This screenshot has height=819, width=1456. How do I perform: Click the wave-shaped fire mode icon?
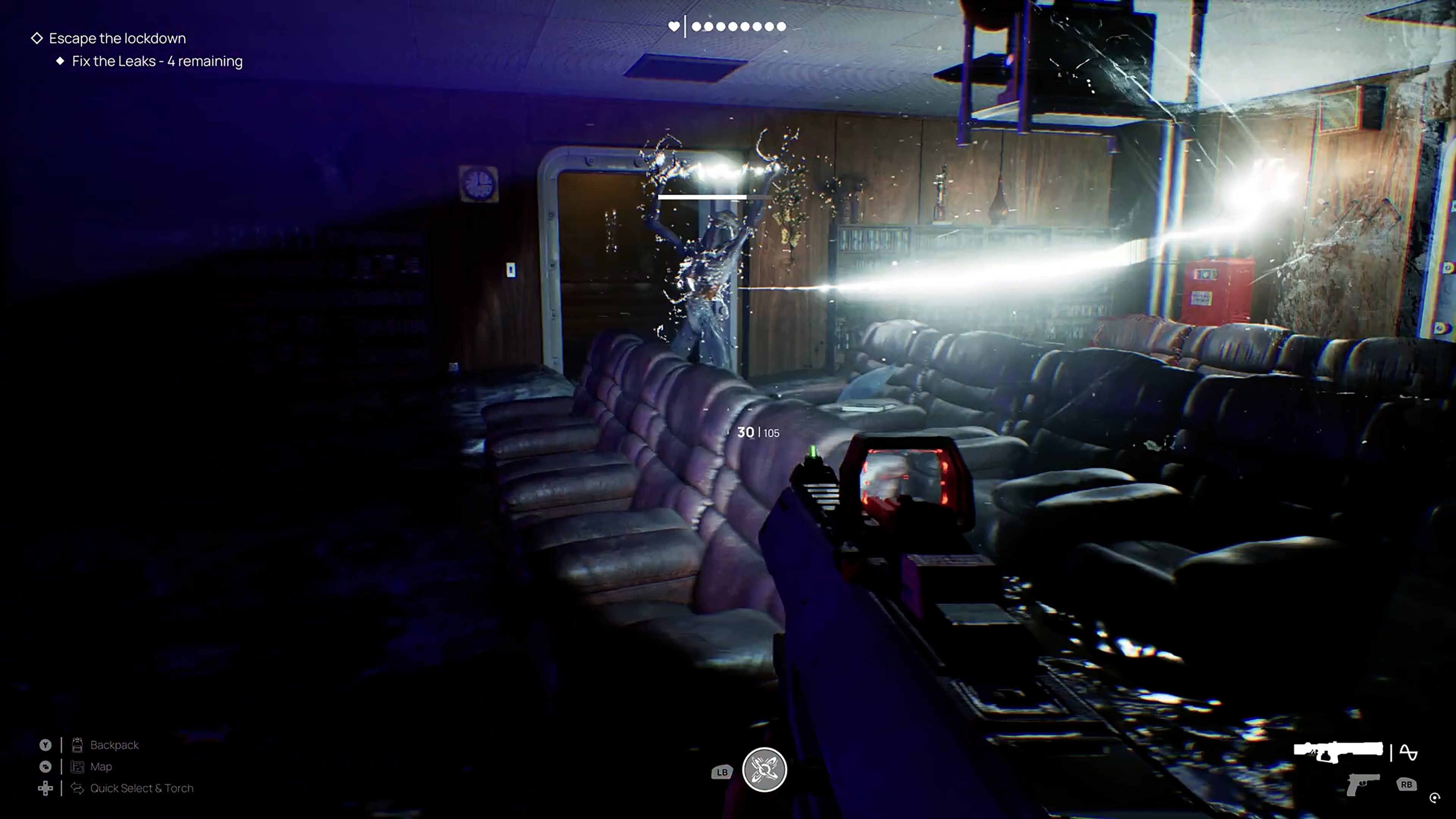(1408, 752)
